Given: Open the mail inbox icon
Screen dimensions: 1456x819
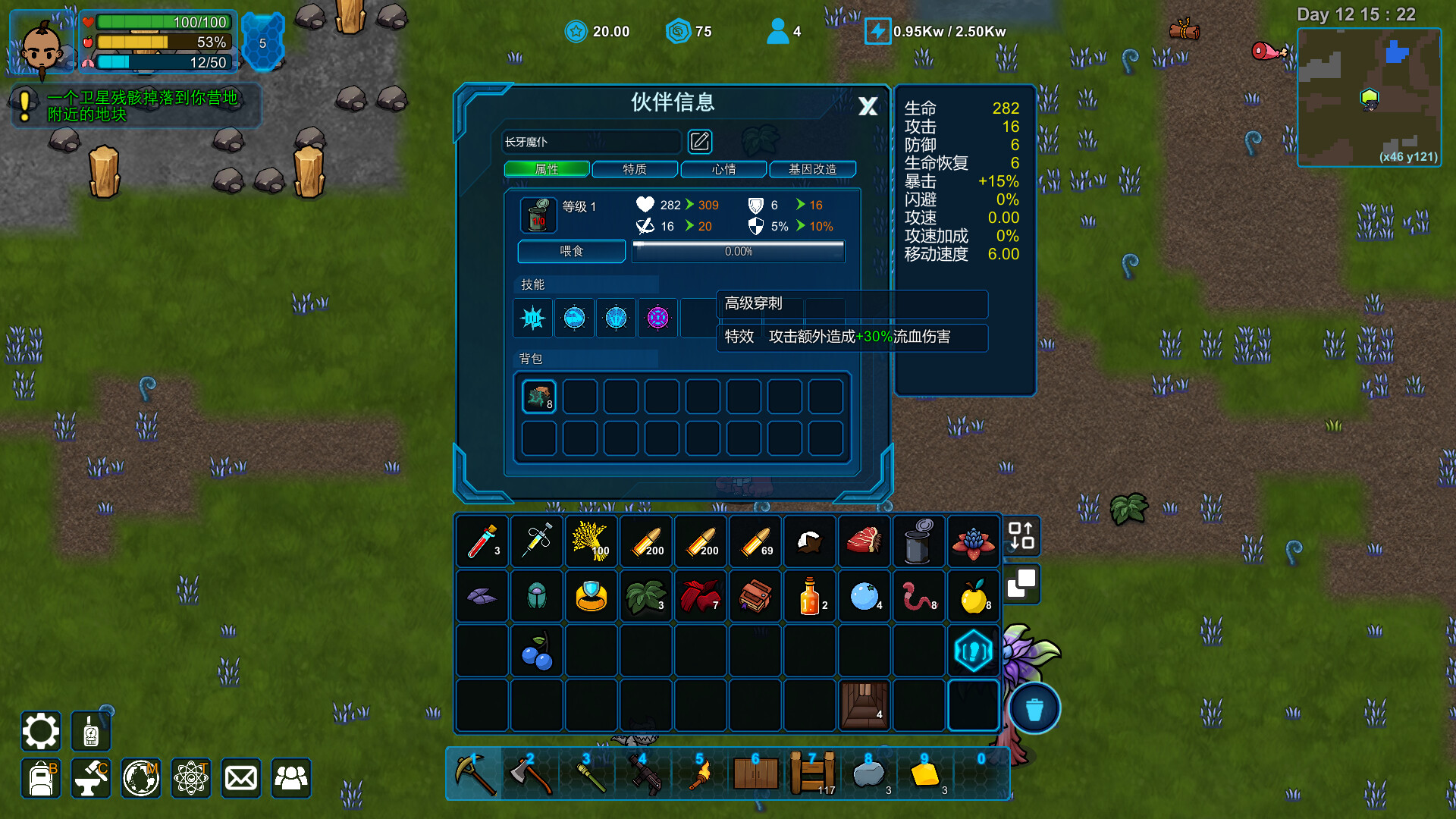Looking at the screenshot, I should [240, 778].
